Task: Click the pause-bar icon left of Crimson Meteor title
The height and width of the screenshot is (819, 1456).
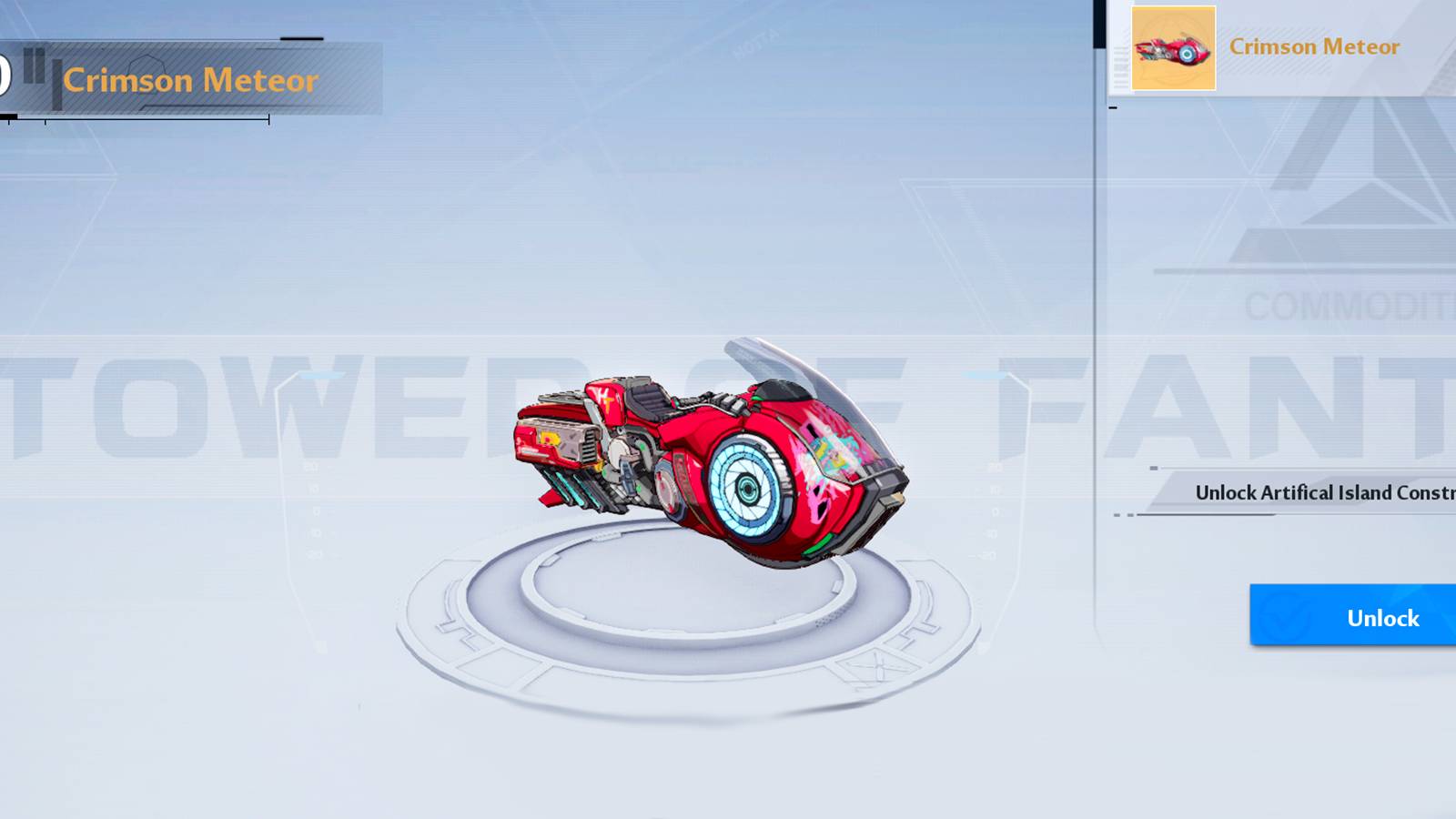Action: click(x=33, y=67)
